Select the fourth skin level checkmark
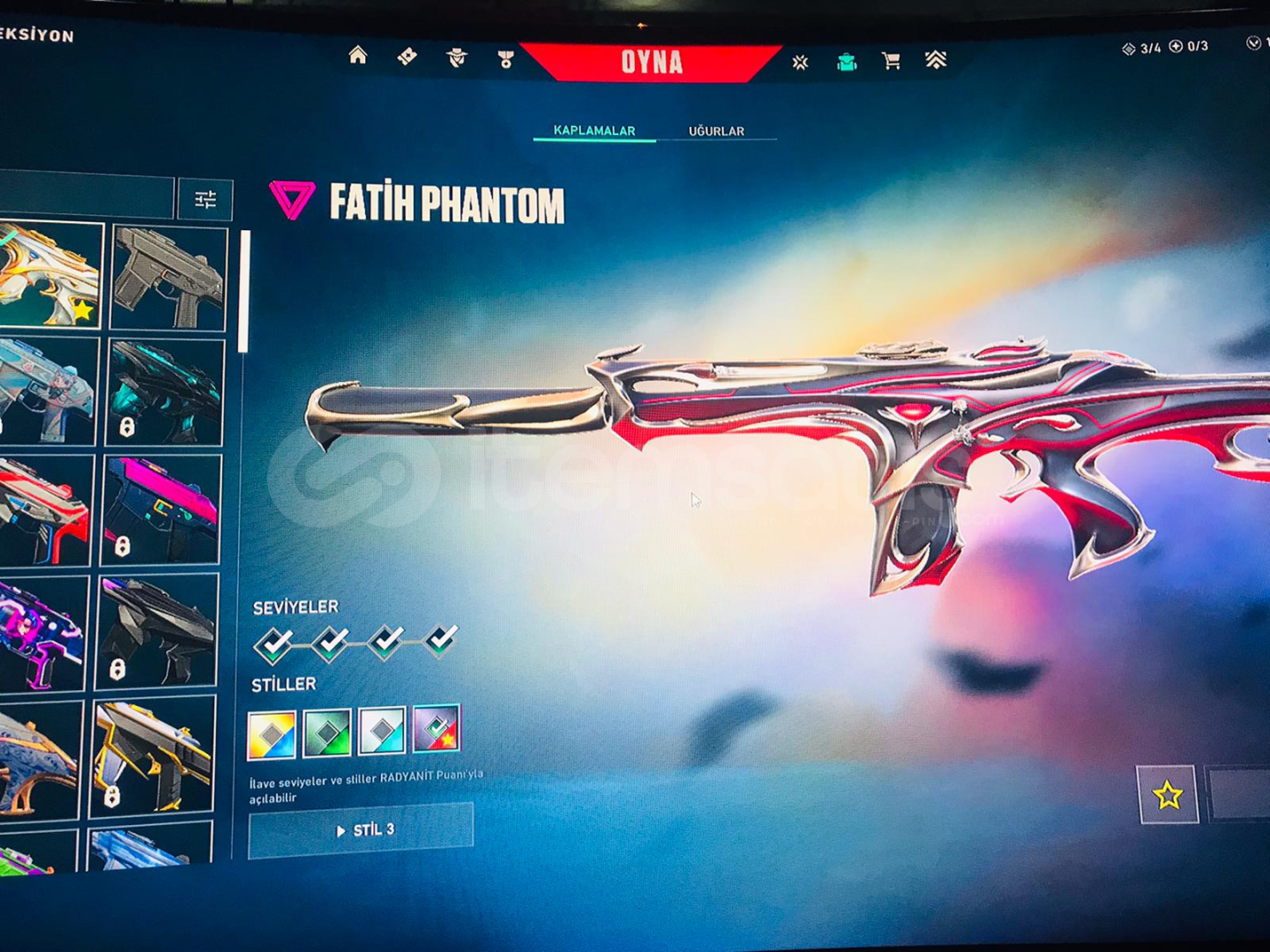Image resolution: width=1270 pixels, height=952 pixels. click(x=440, y=640)
